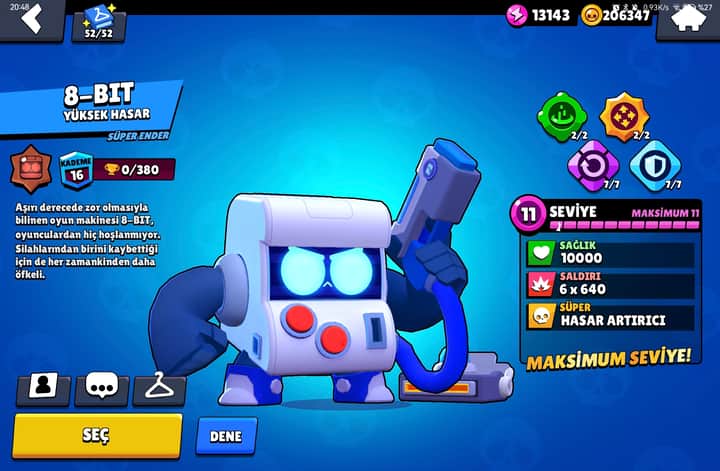Show the SALDIRI attack stat details
This screenshot has width=720, height=471.
click(610, 285)
